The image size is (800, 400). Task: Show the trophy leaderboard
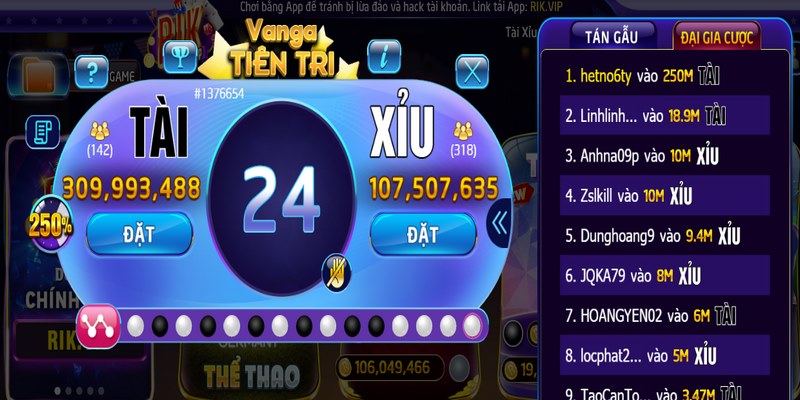181,57
